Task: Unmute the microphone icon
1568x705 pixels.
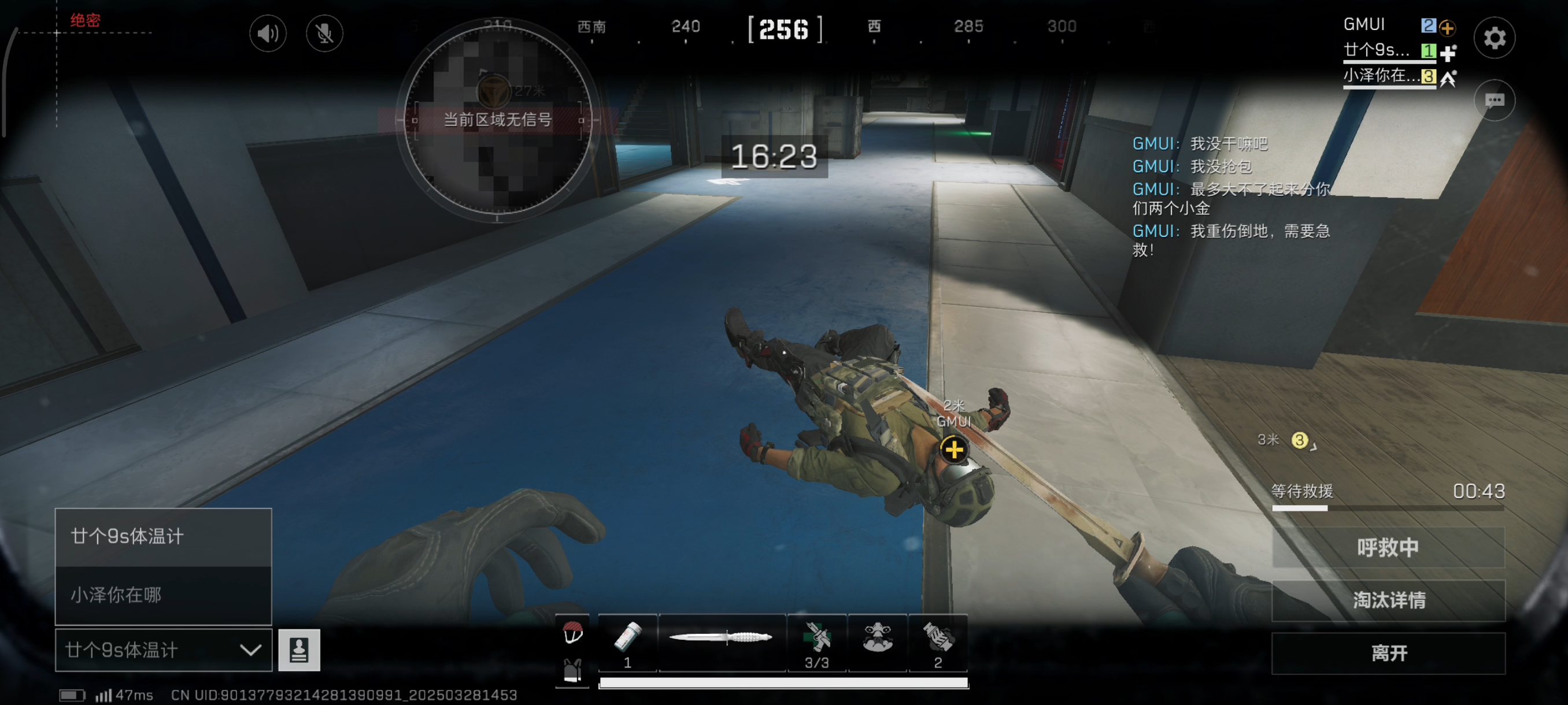Action: [324, 34]
